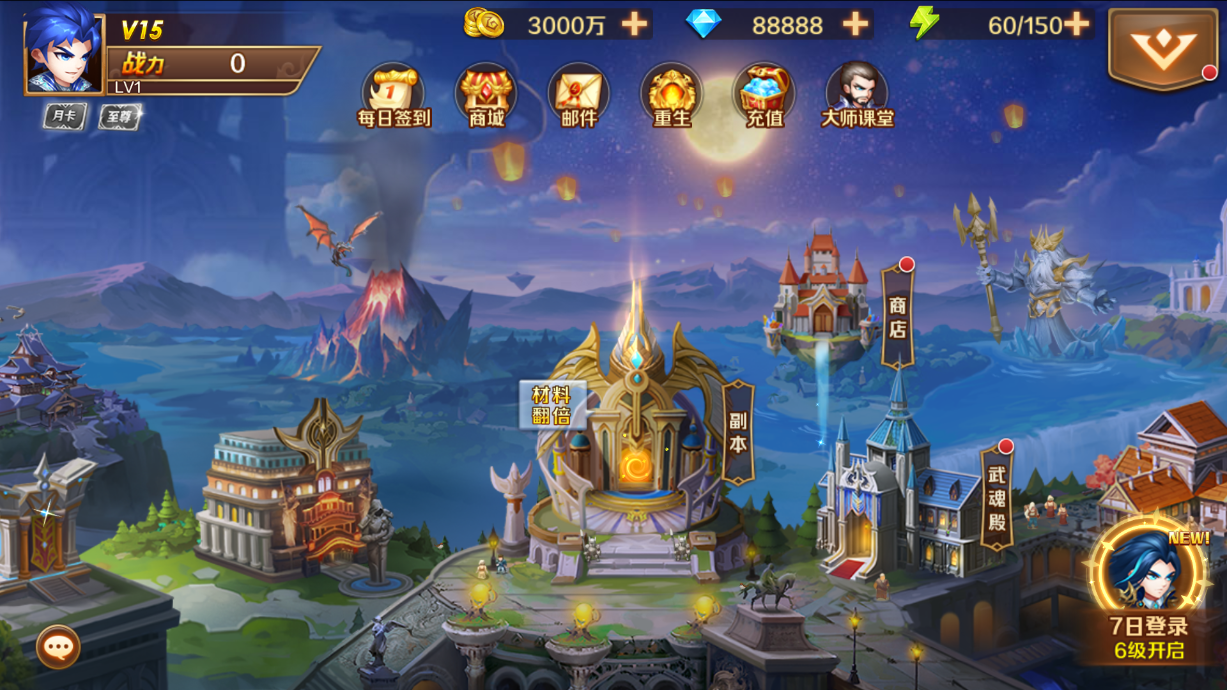
Task: Expand the top-right arrow menu
Action: [x=1162, y=50]
